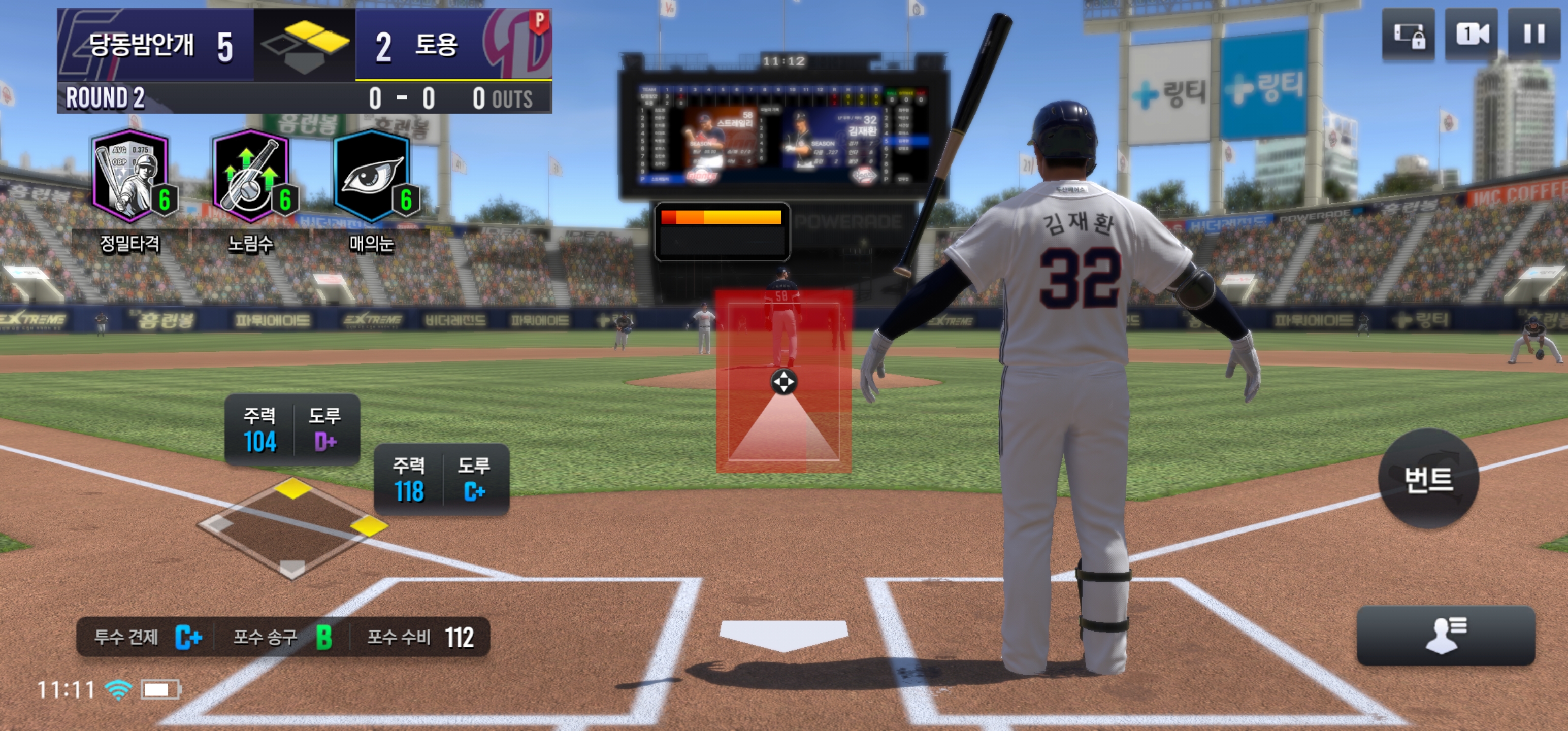
Task: Click the batting aim cursor
Action: [x=783, y=382]
